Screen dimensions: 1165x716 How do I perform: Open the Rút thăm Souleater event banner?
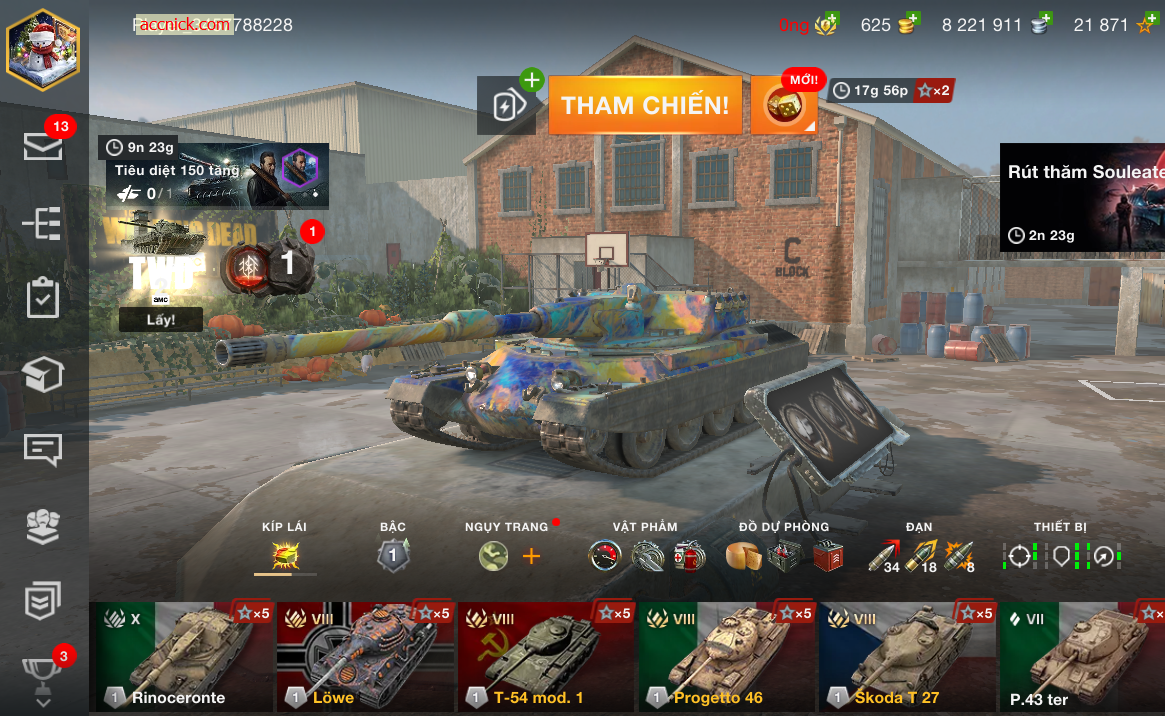pyautogui.click(x=1083, y=198)
